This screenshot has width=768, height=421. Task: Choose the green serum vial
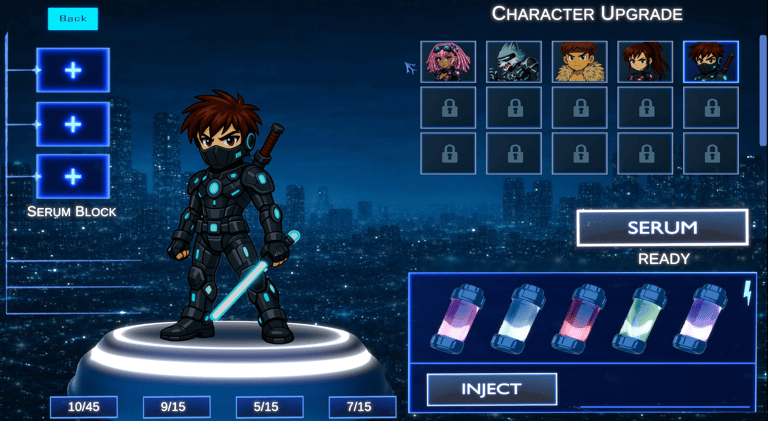(x=642, y=319)
